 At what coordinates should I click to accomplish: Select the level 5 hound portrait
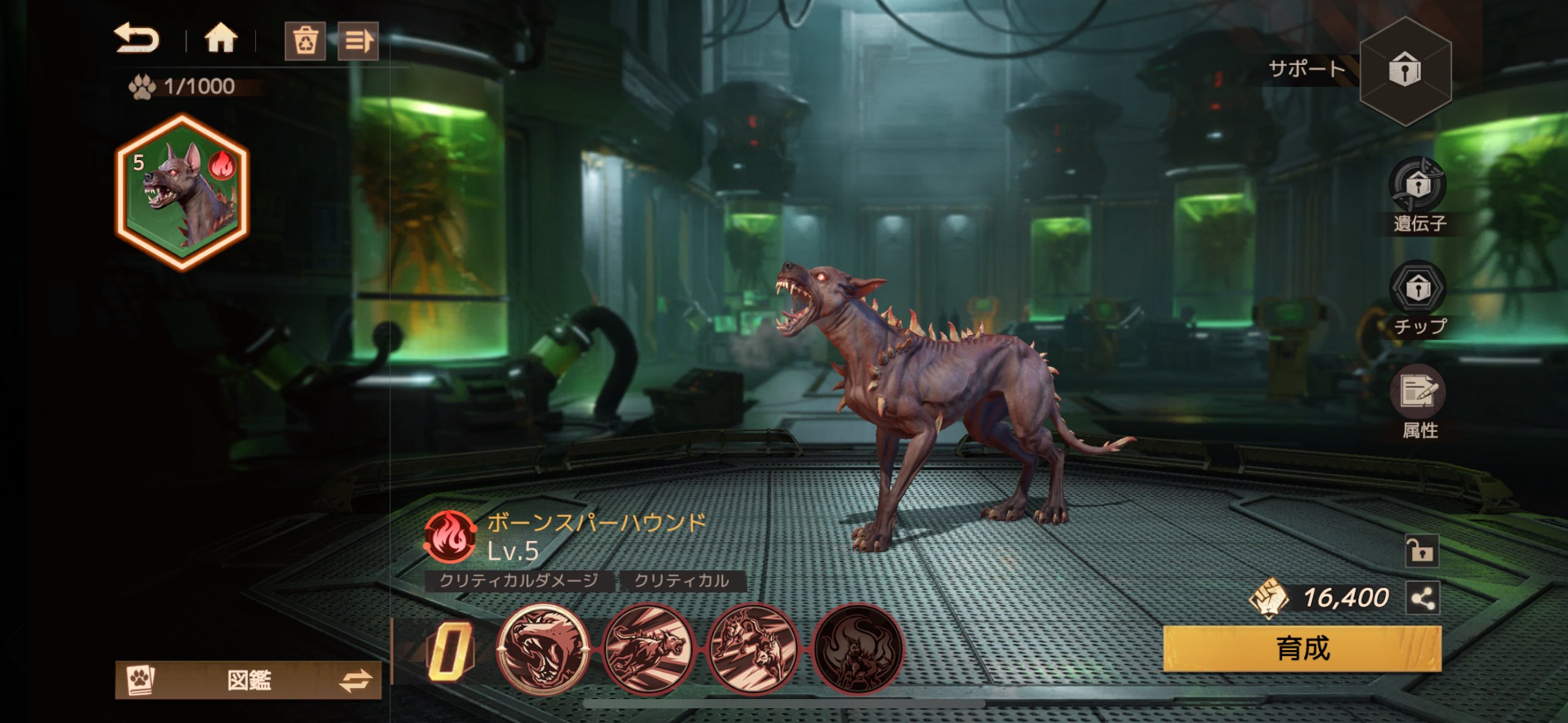tap(182, 192)
